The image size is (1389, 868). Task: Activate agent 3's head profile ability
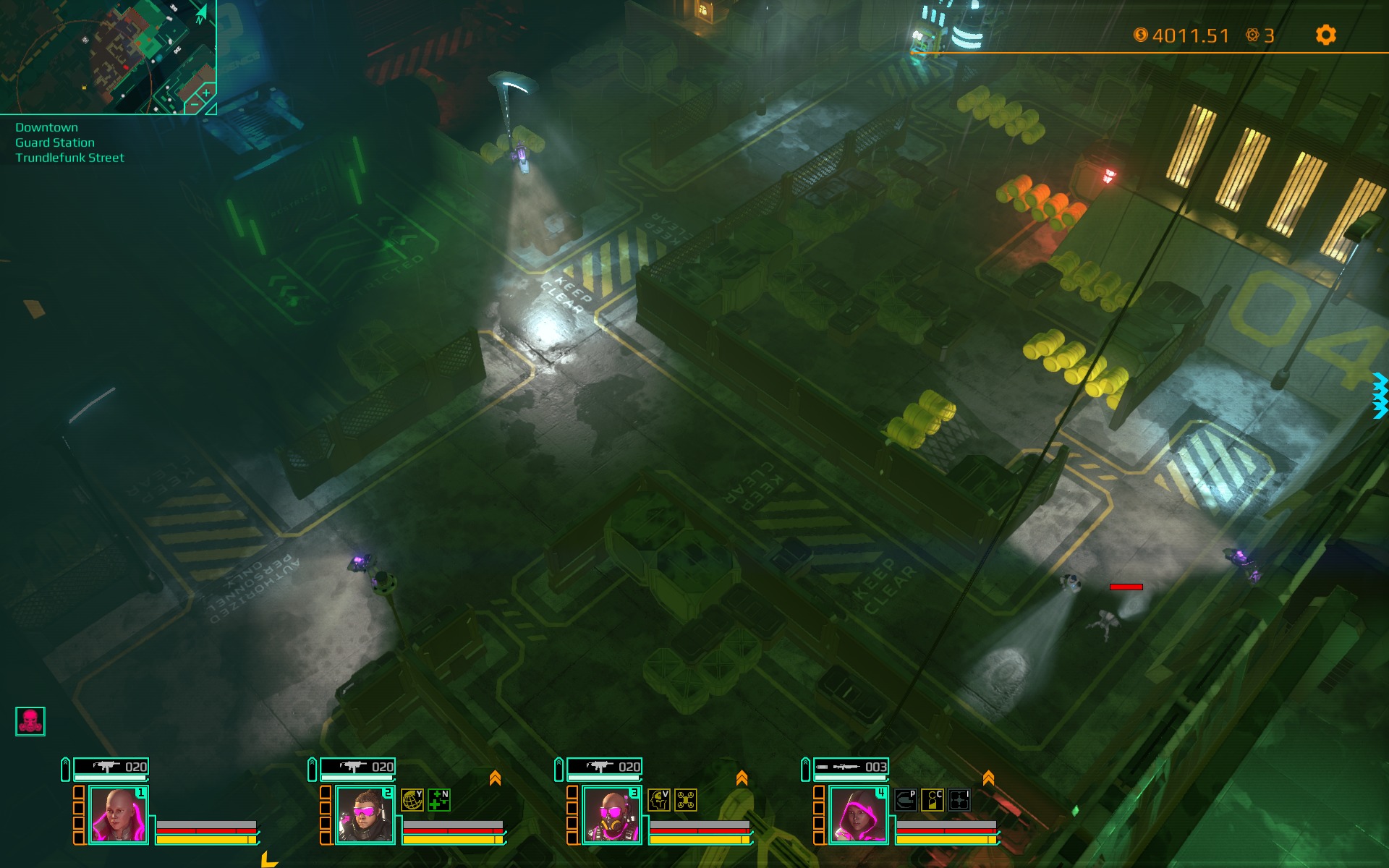[x=659, y=800]
